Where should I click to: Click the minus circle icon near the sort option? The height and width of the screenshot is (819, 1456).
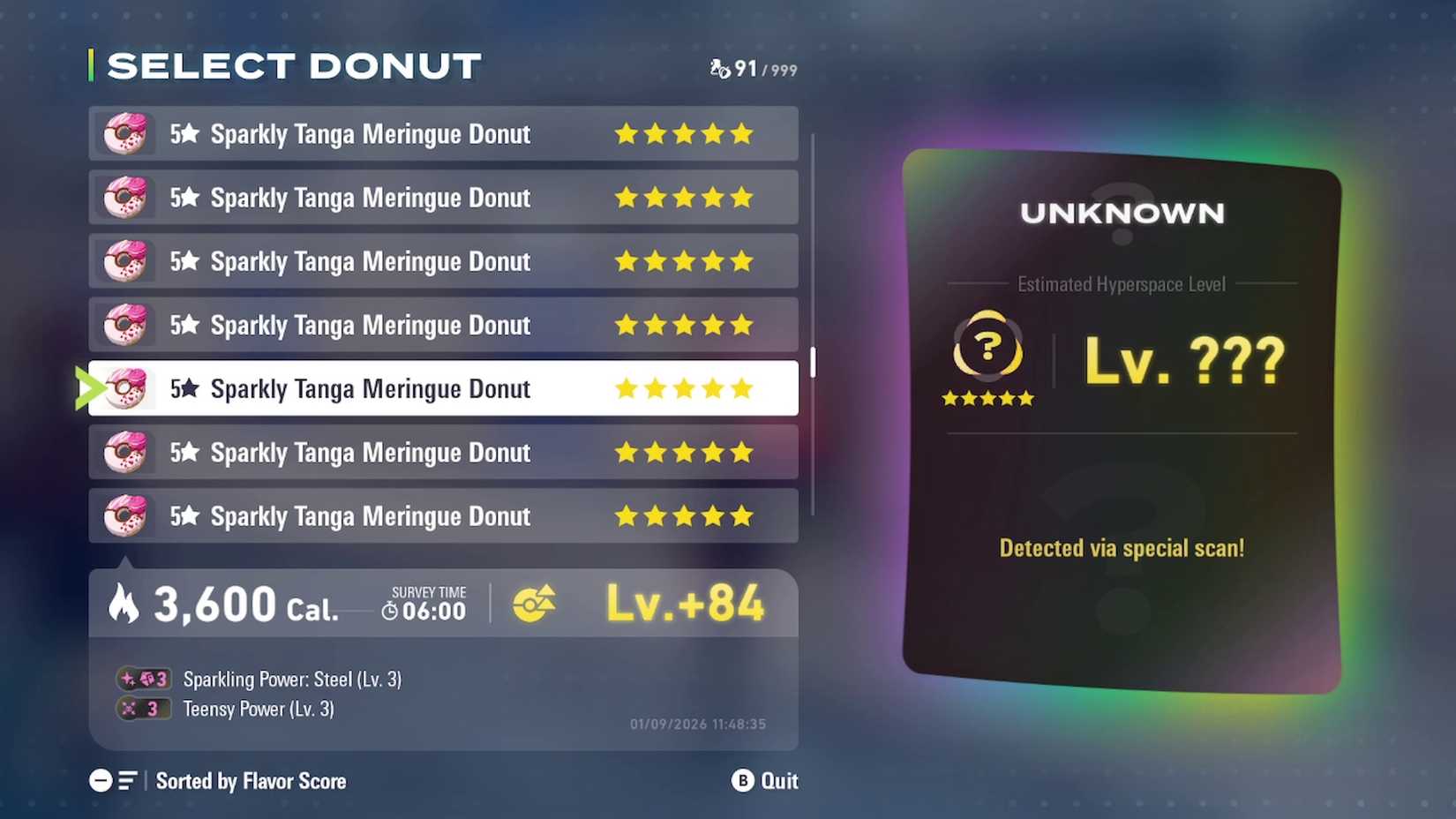pos(100,780)
